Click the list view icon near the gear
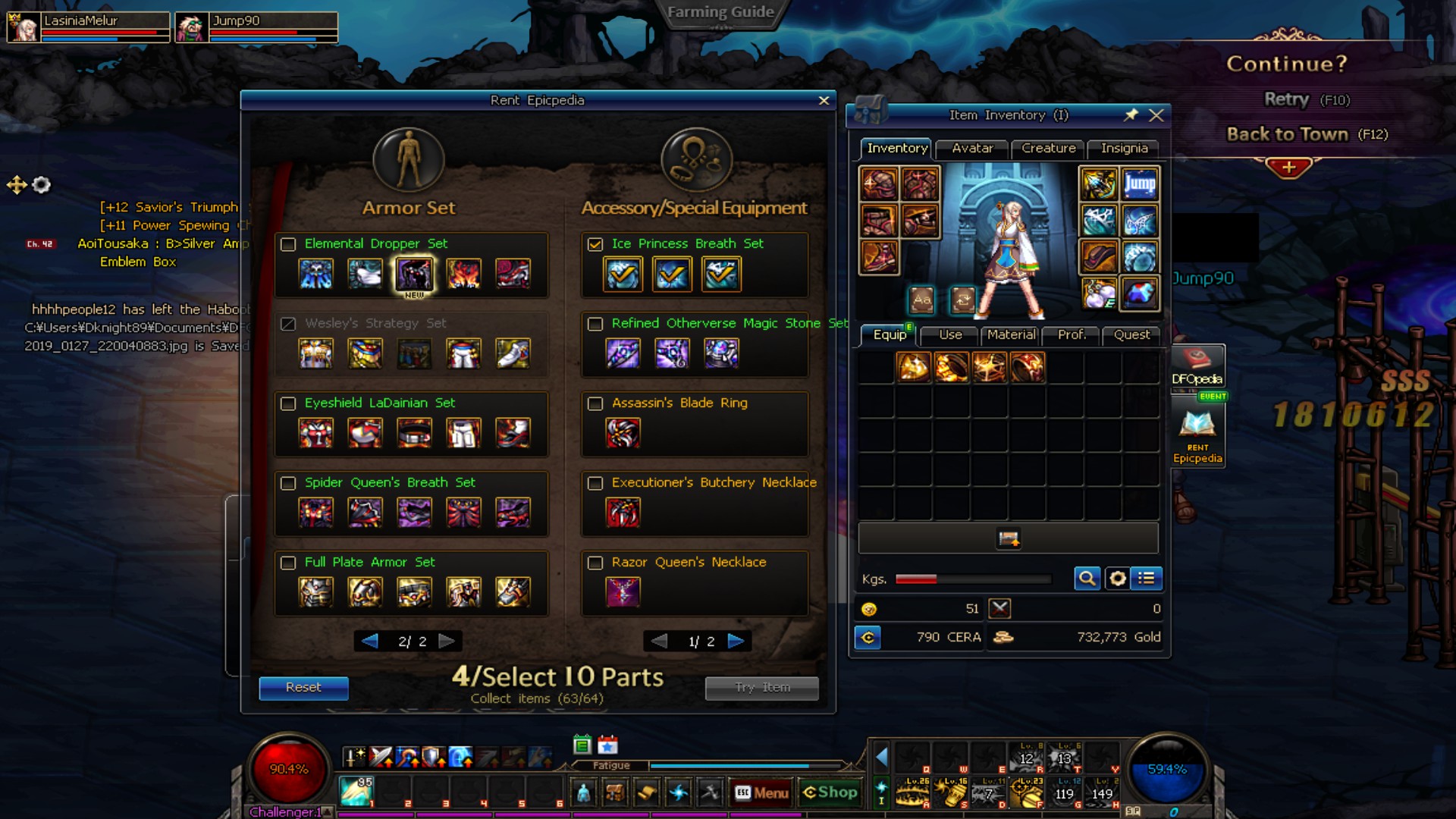 (1147, 578)
